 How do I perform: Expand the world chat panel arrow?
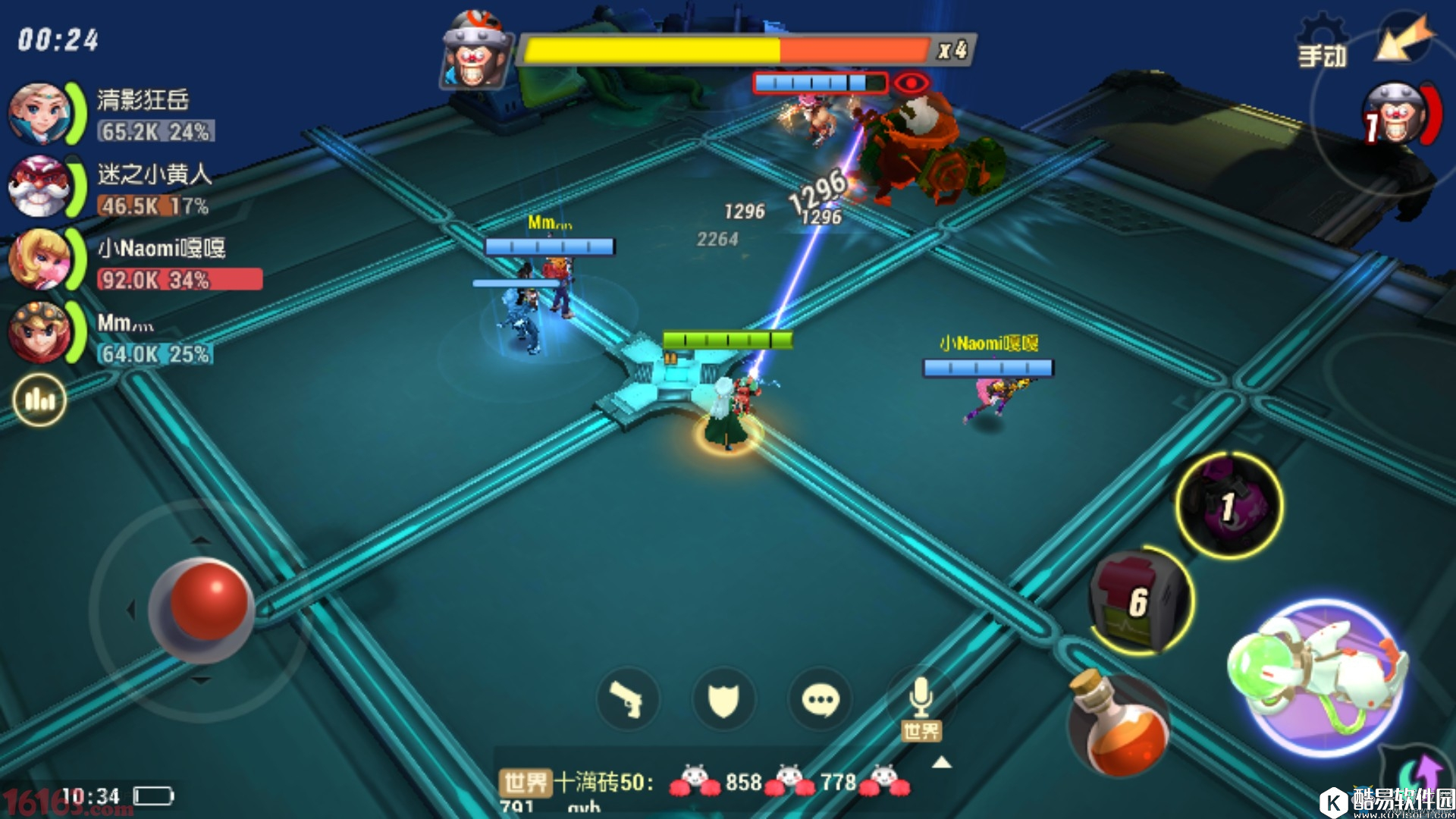click(941, 762)
